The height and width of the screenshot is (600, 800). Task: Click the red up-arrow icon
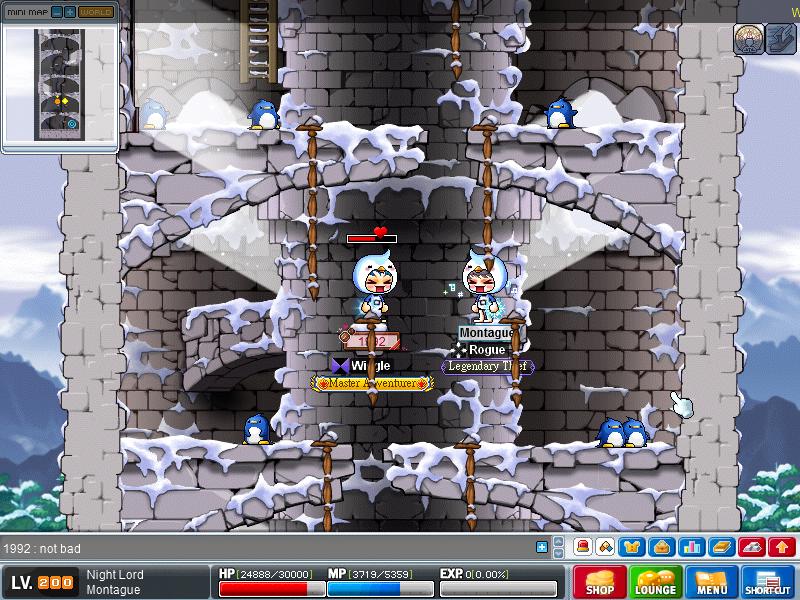pos(782,547)
